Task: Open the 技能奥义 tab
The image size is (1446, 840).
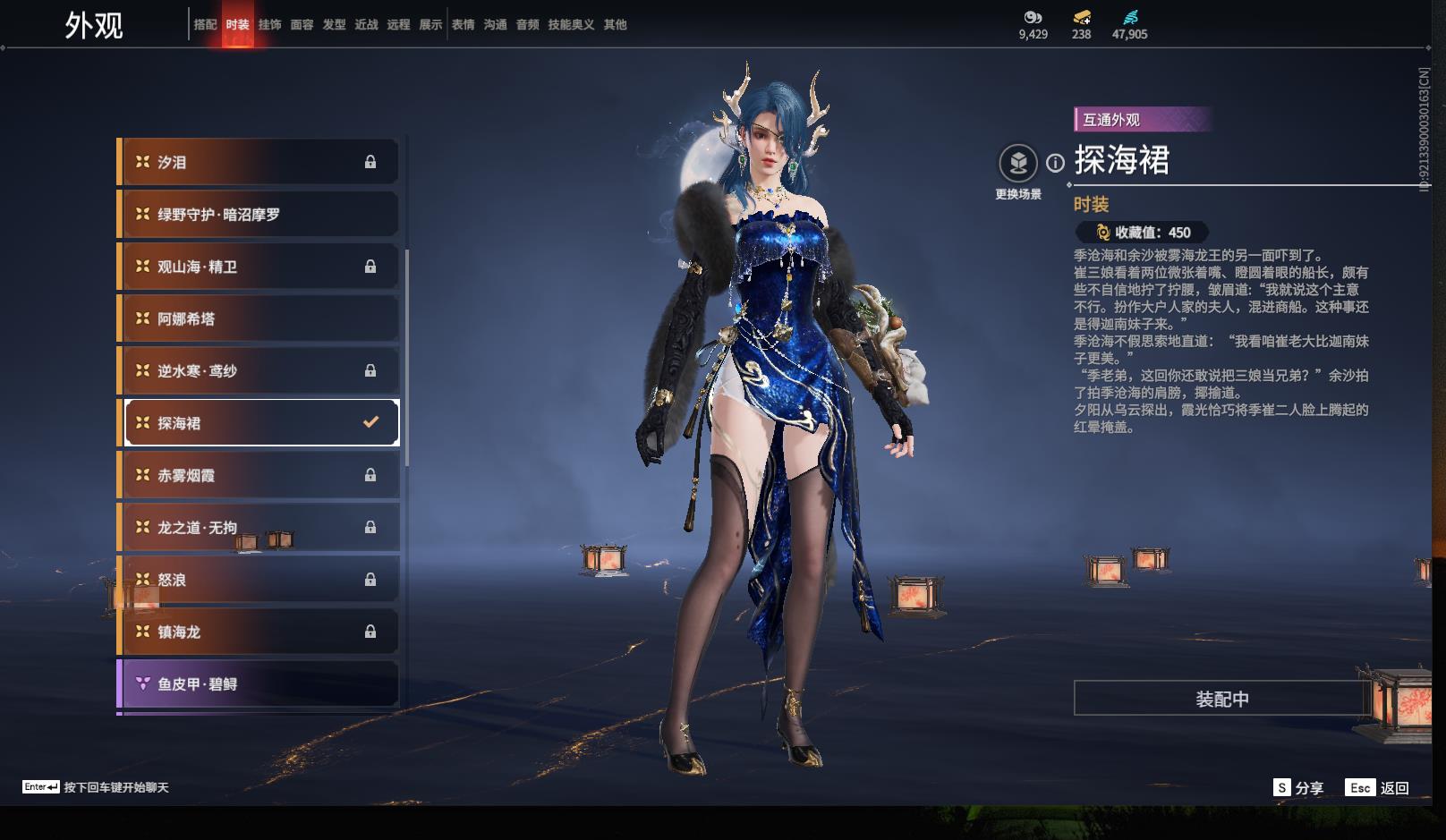Action: pos(571,25)
